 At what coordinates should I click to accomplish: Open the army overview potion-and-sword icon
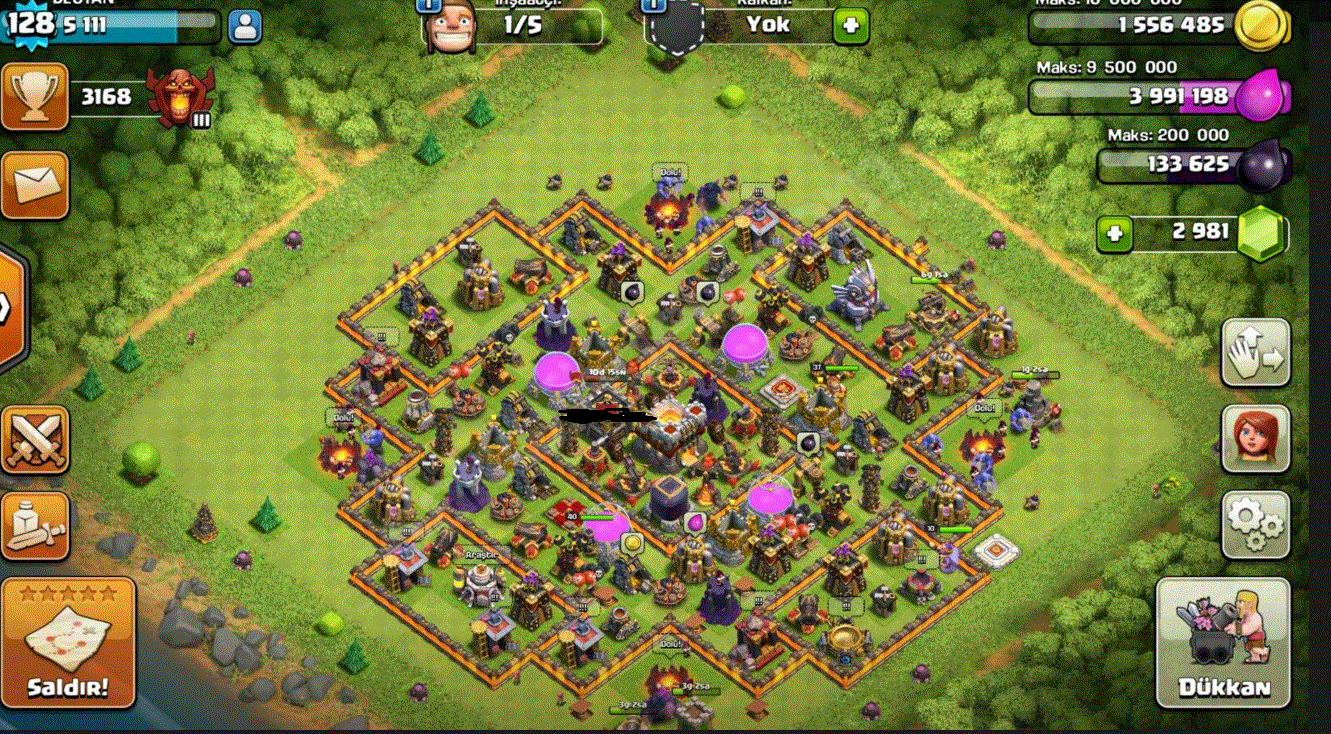[35, 525]
